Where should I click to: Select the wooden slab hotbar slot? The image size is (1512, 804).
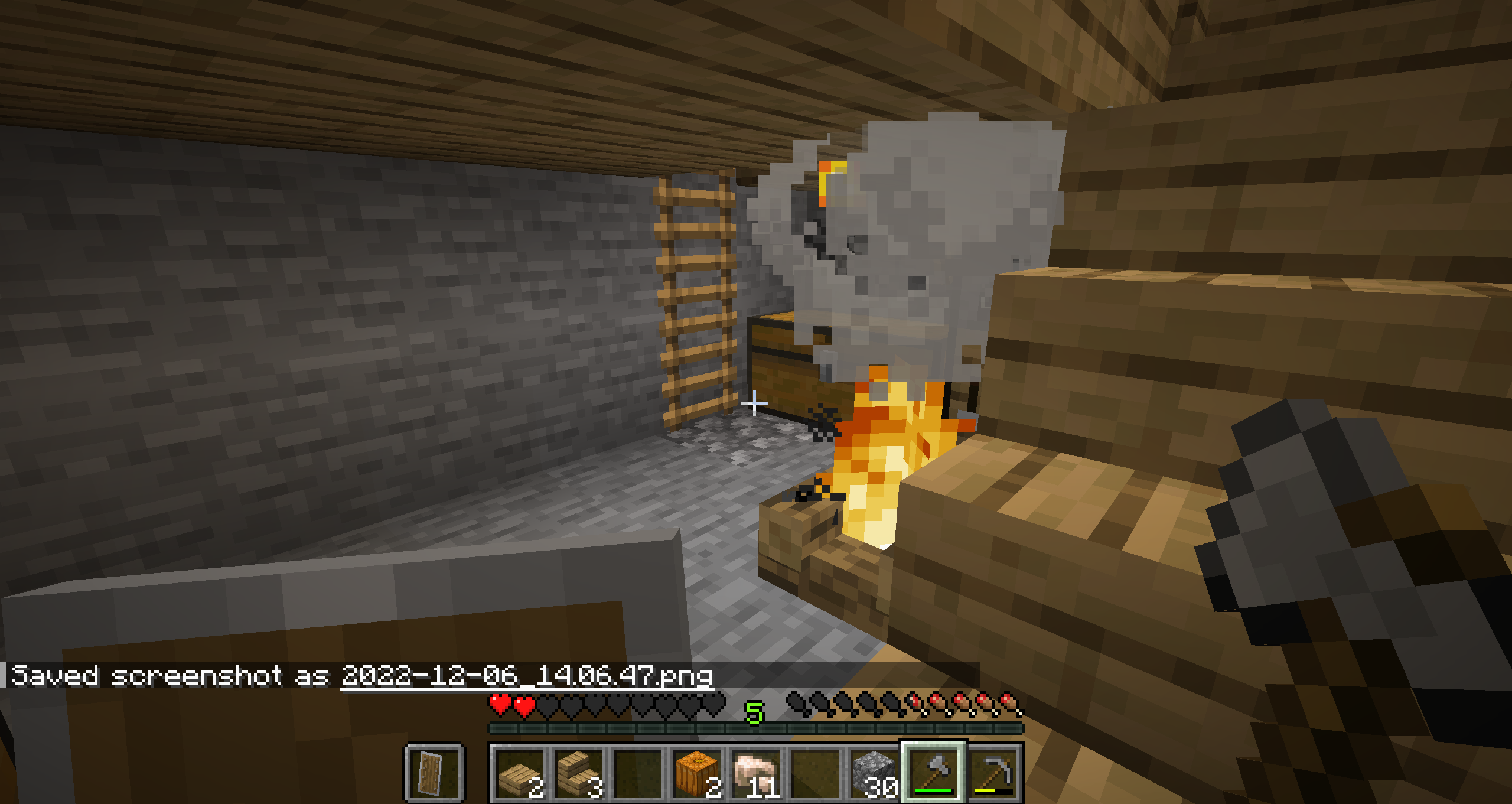(x=520, y=773)
